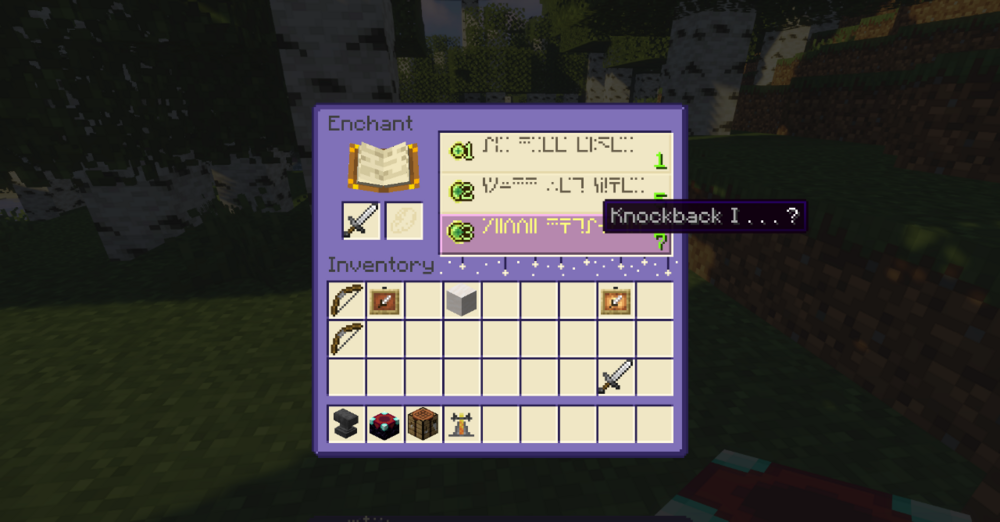Pick the enchanting table hotbar slot

point(385,424)
